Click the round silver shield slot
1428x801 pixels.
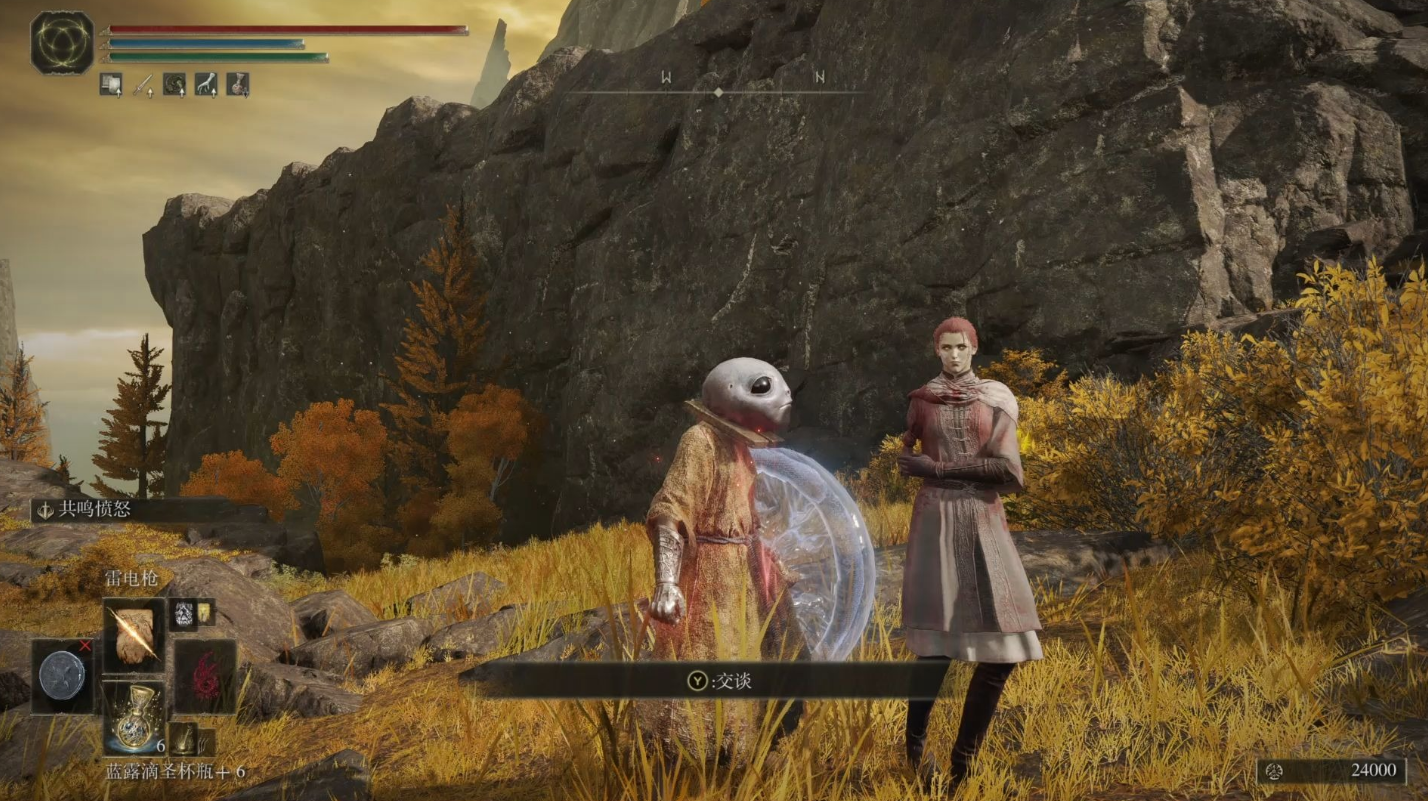tap(62, 675)
